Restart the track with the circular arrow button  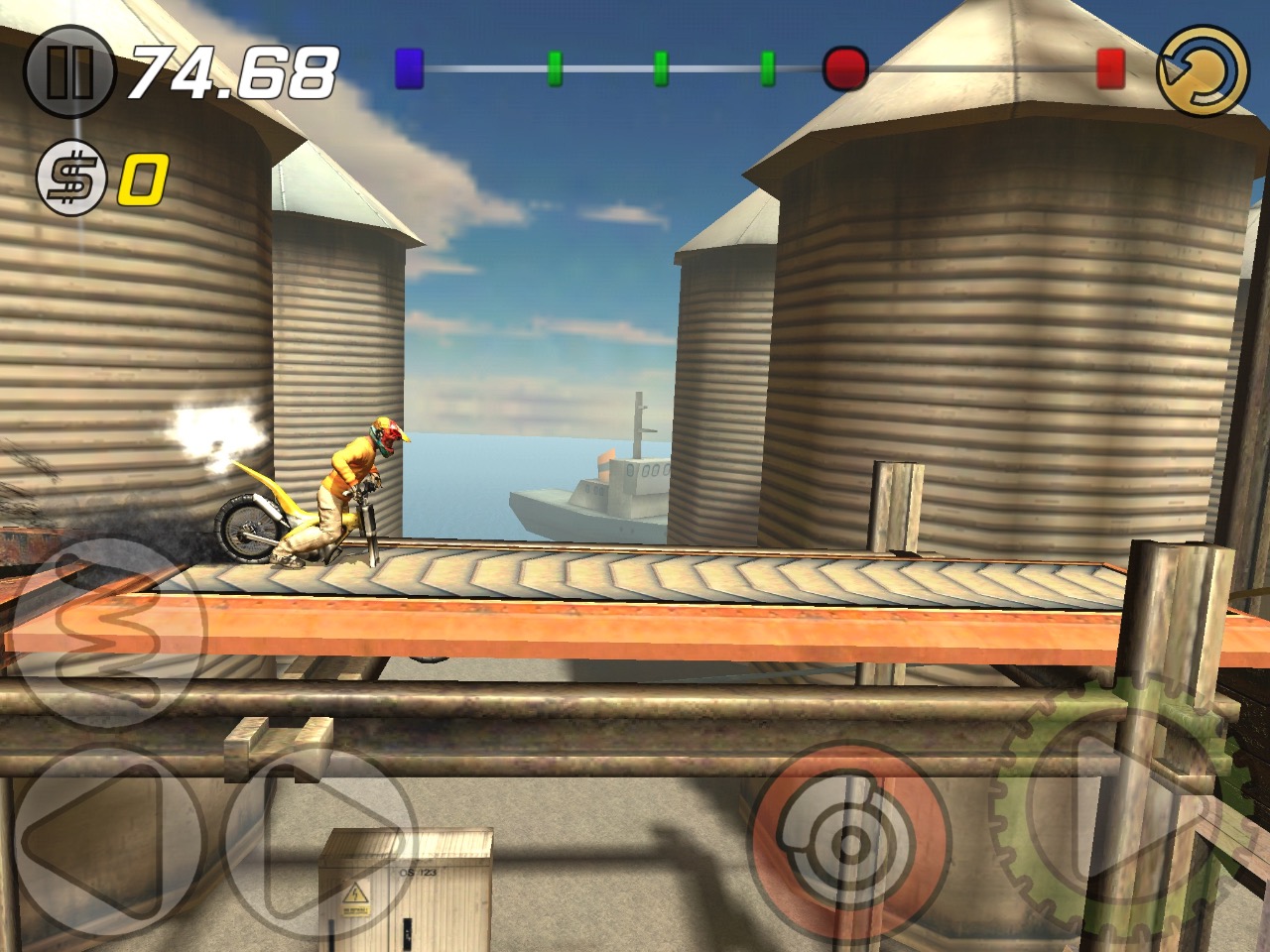[x=1204, y=69]
